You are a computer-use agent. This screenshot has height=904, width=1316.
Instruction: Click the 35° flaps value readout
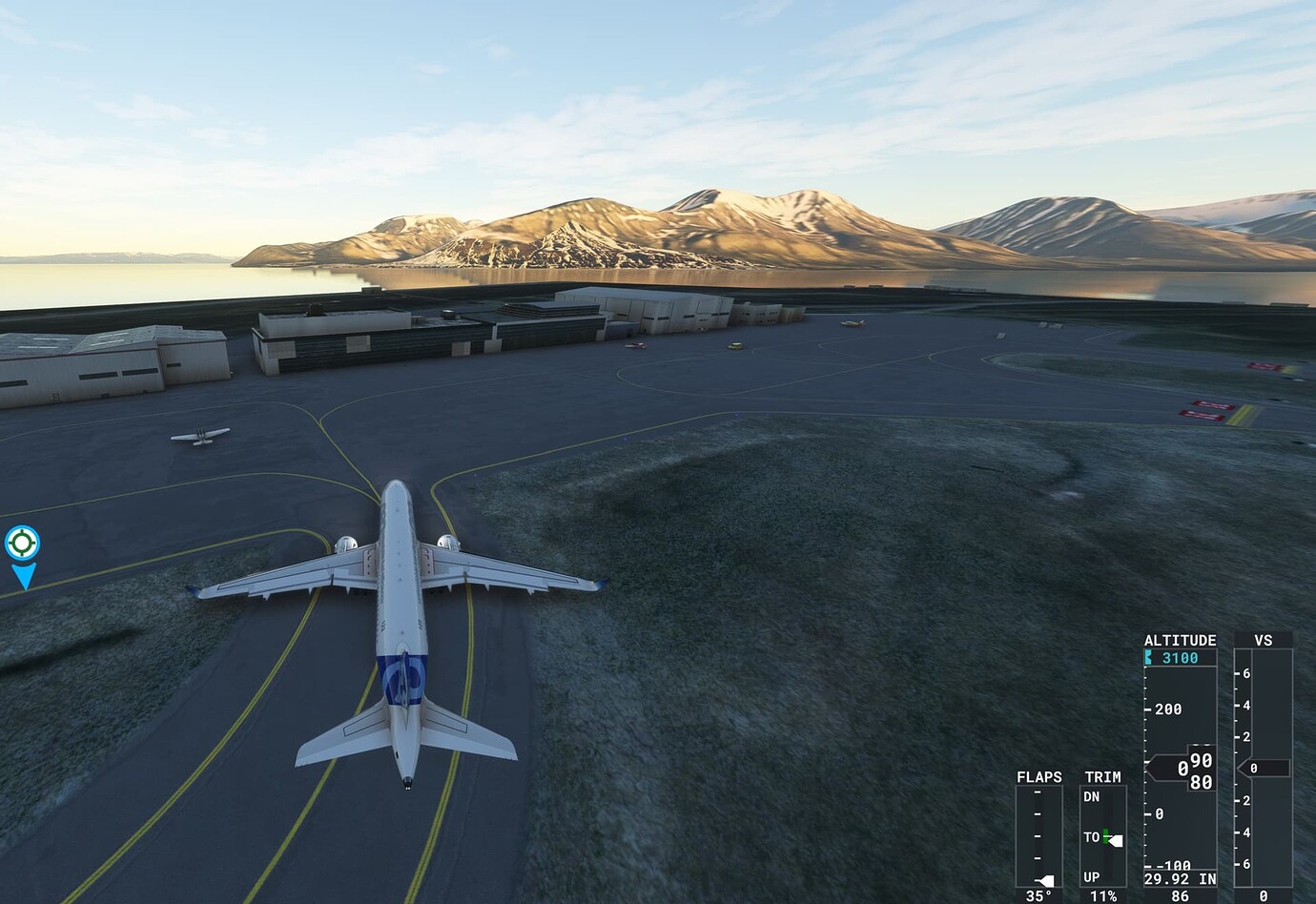[1037, 894]
